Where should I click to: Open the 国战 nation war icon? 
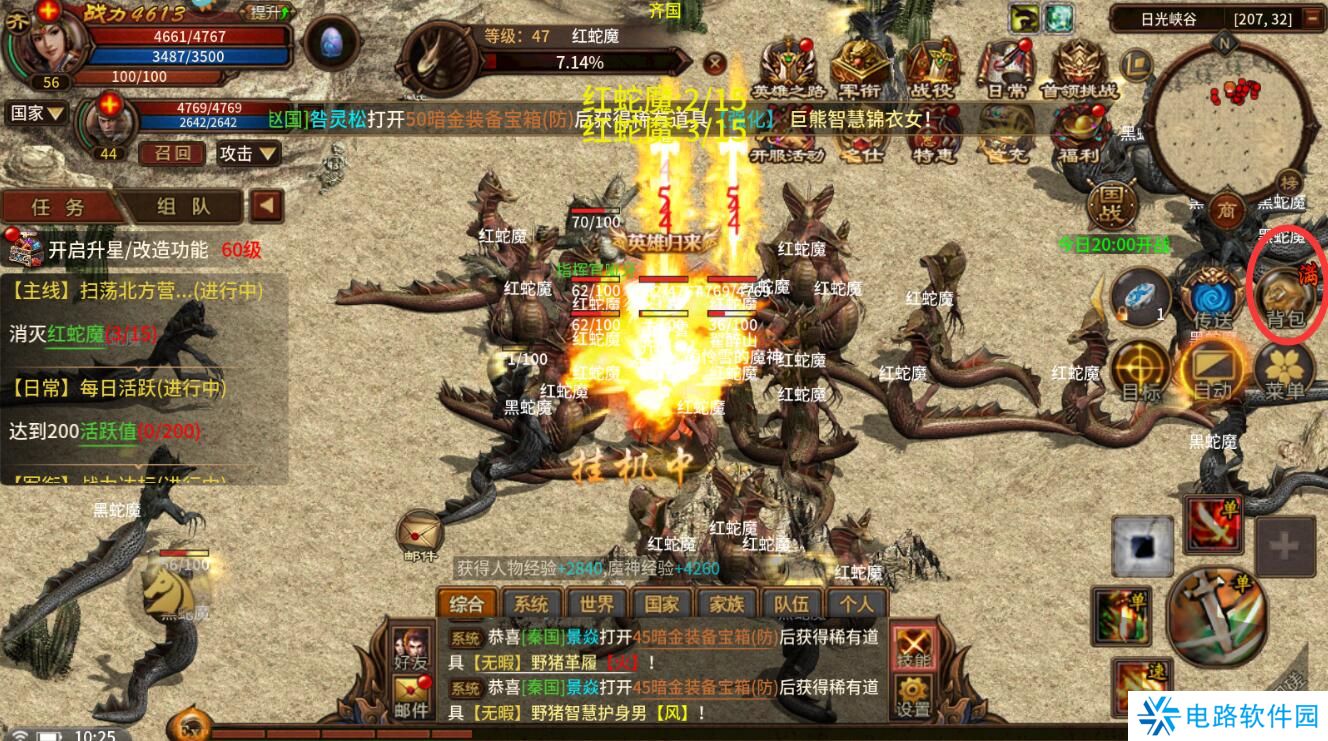tap(1112, 204)
